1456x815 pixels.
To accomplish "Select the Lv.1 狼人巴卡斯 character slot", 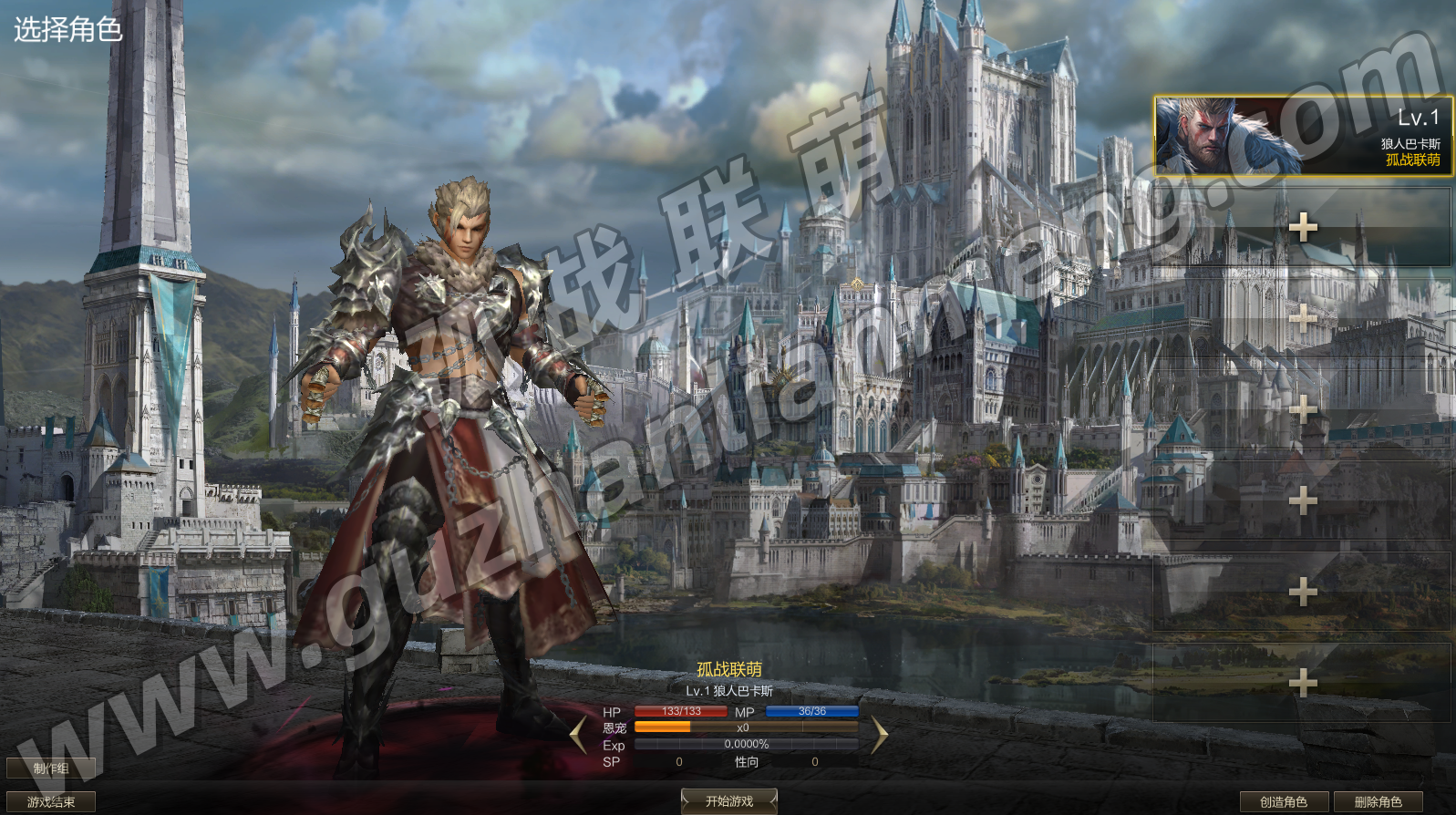I will click(x=1302, y=136).
